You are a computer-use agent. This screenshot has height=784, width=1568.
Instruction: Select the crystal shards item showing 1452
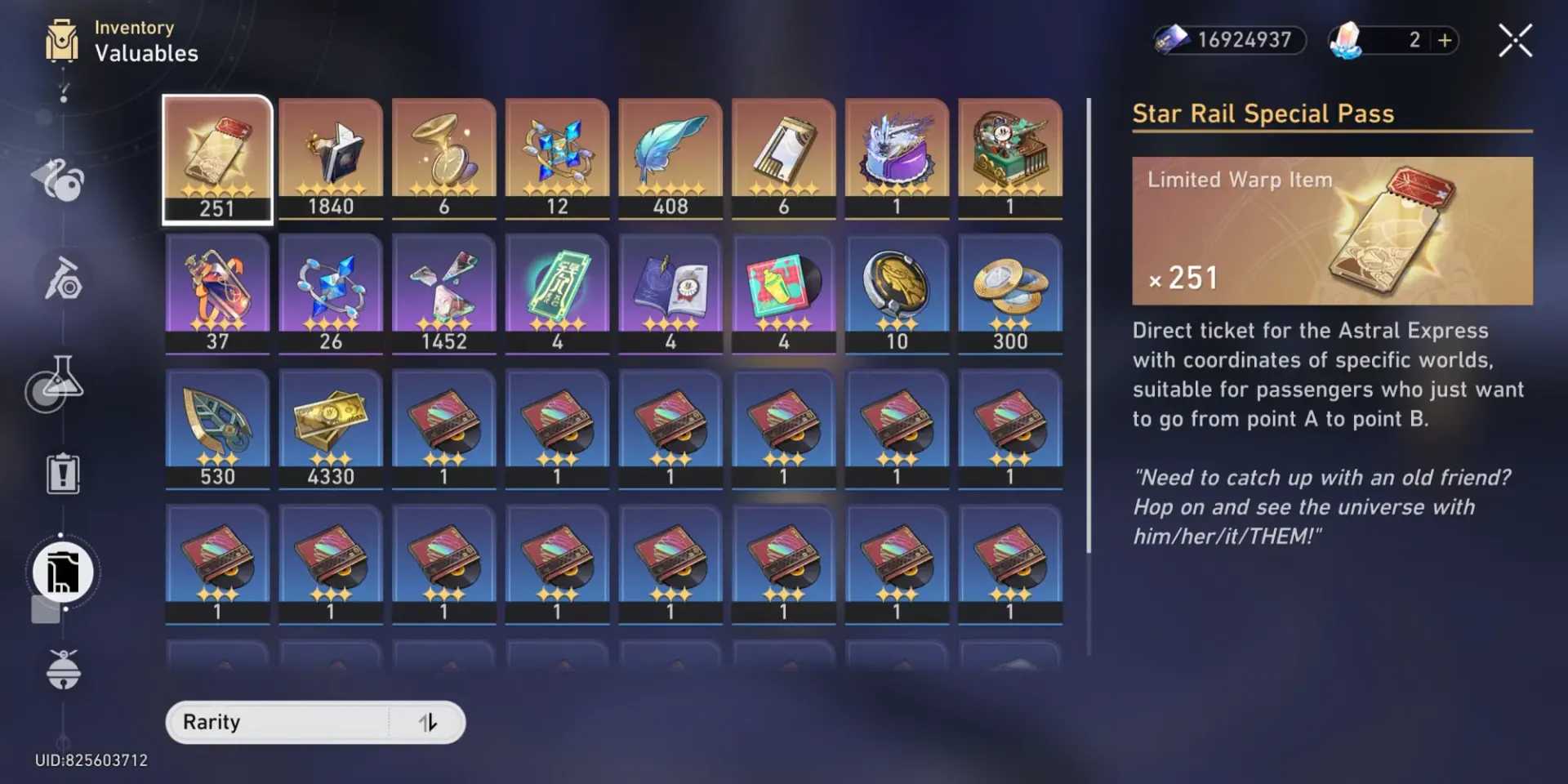click(444, 294)
